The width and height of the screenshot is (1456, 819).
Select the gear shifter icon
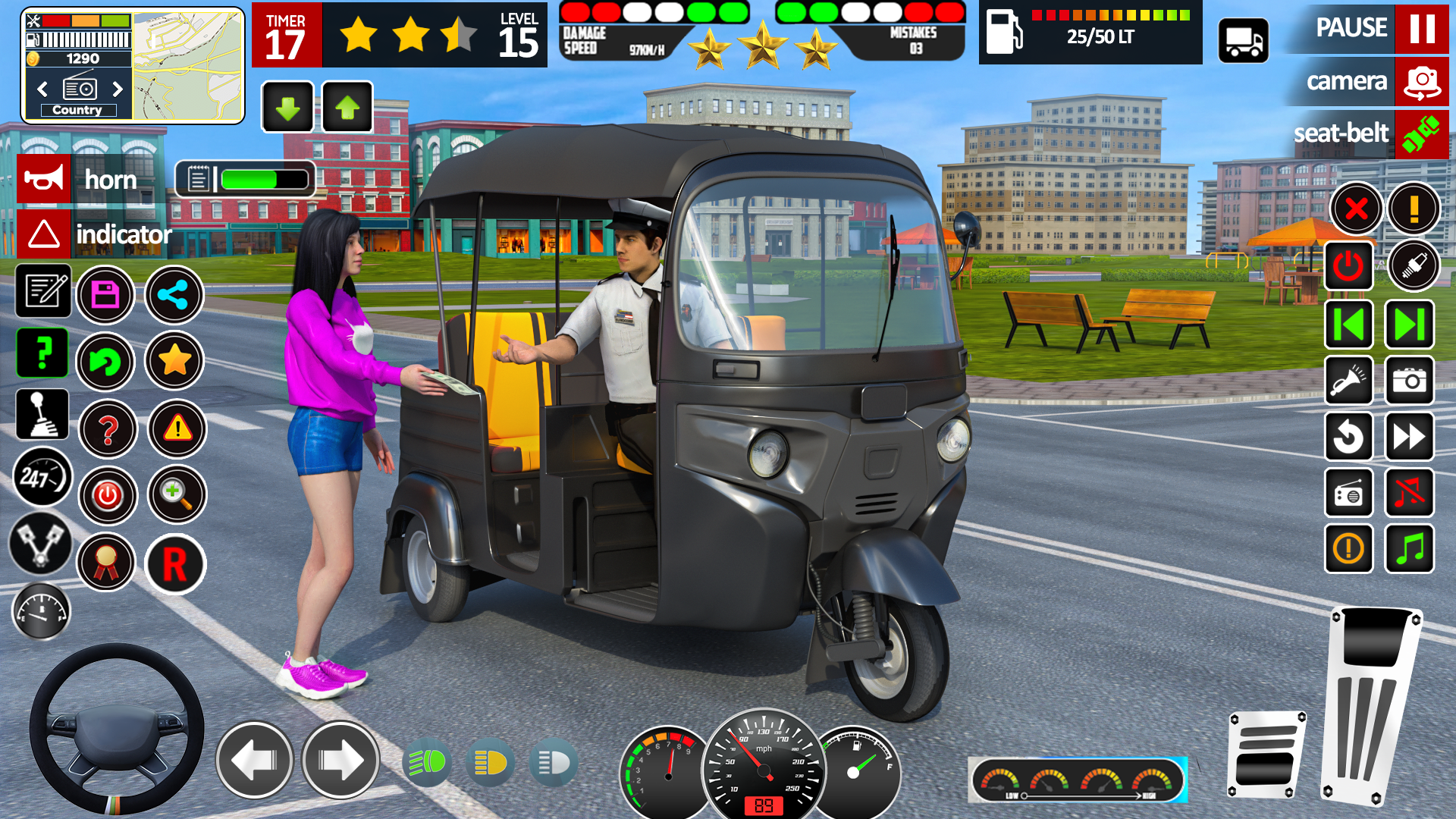click(42, 414)
